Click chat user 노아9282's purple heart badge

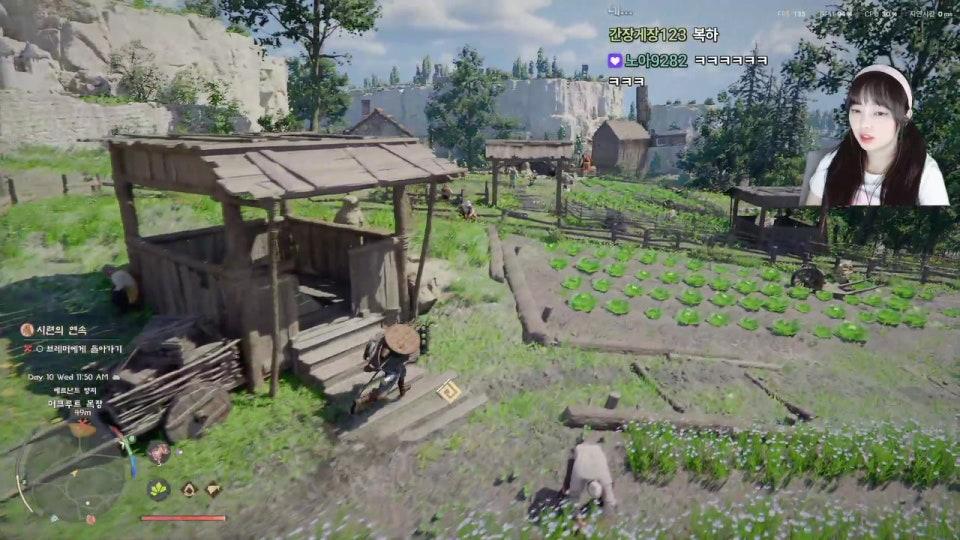coord(615,61)
